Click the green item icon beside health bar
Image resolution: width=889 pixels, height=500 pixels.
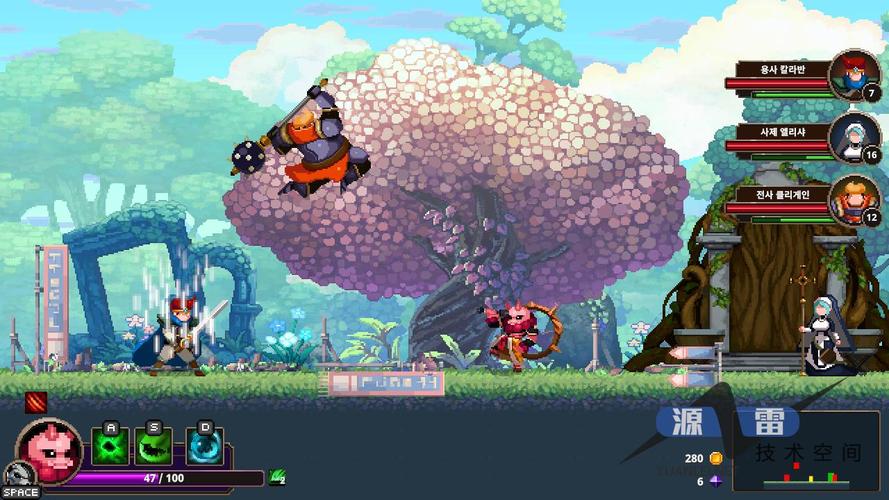(x=276, y=478)
